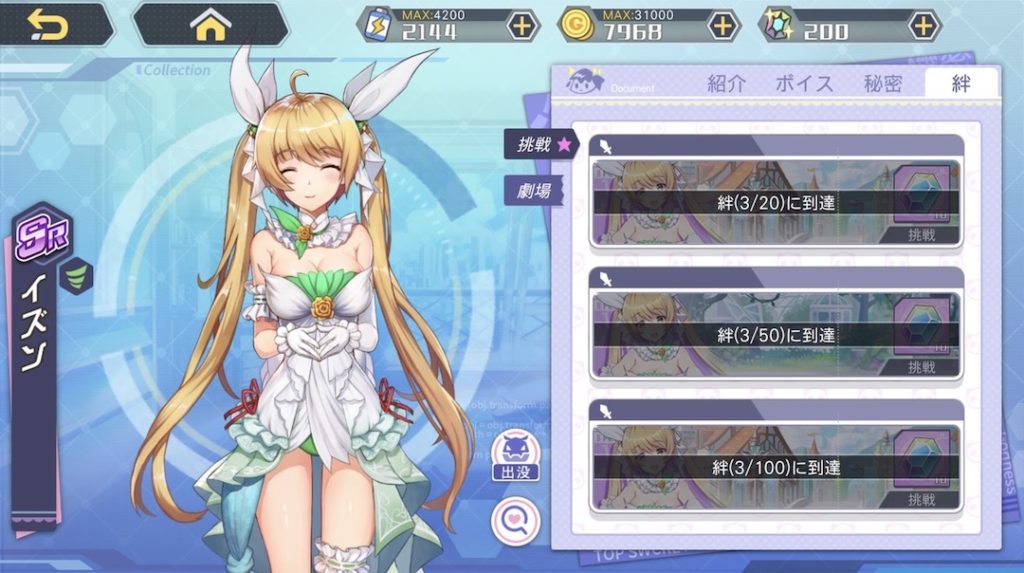Add stamina with the plus button
Screen dimensions: 1024x573
(x=522, y=25)
